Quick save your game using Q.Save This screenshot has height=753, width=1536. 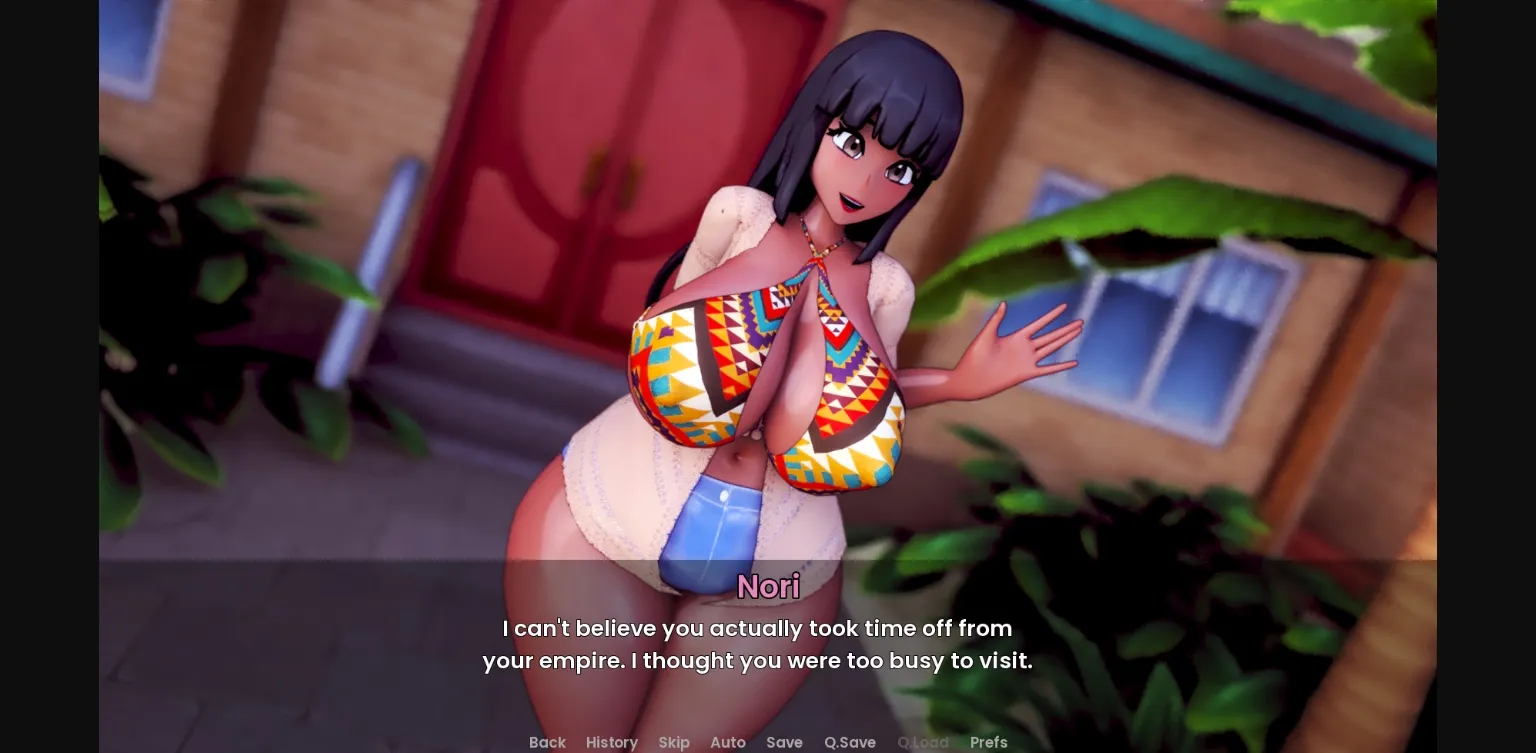point(849,742)
